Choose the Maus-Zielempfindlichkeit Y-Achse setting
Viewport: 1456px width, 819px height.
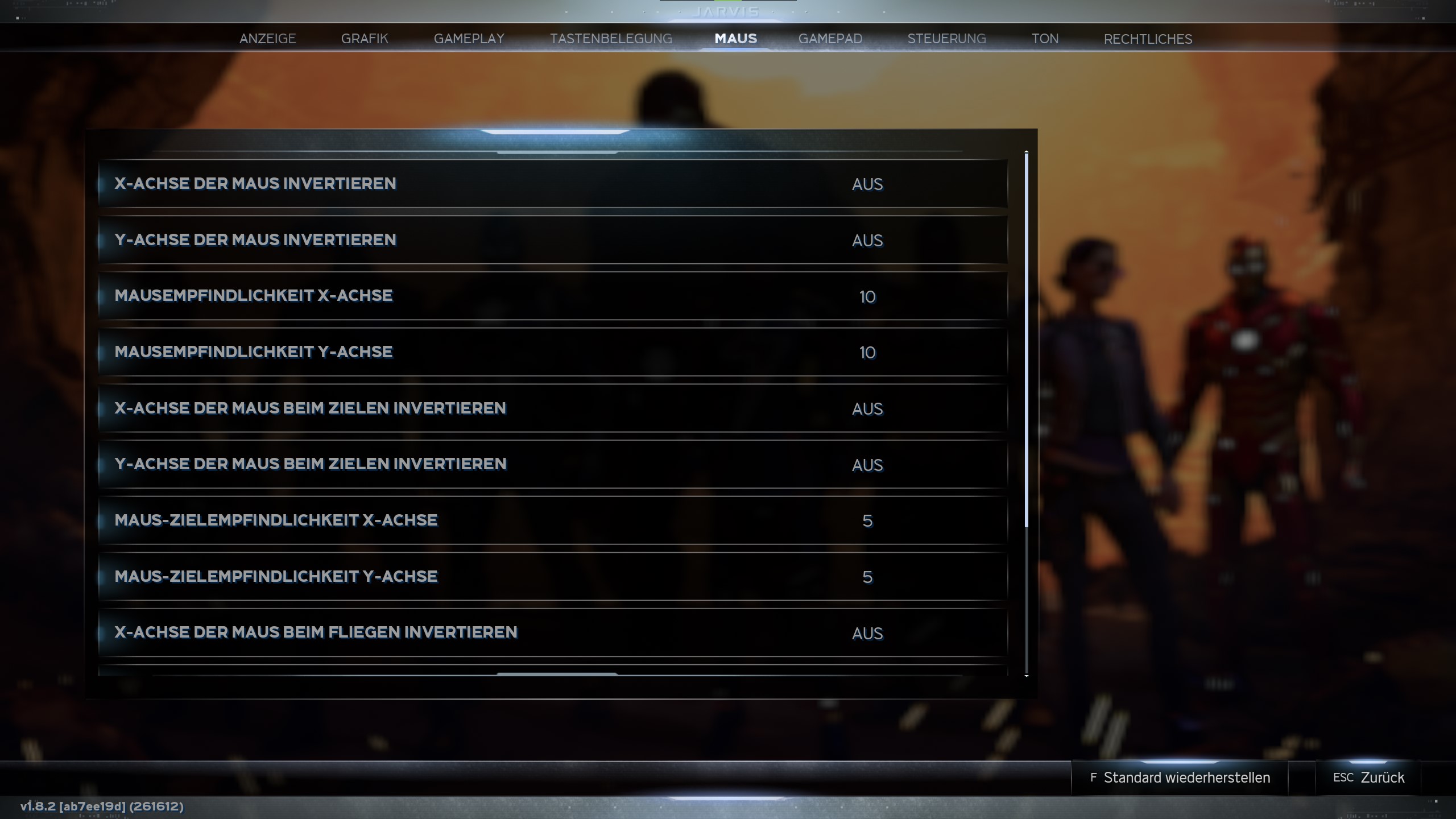click(x=552, y=577)
